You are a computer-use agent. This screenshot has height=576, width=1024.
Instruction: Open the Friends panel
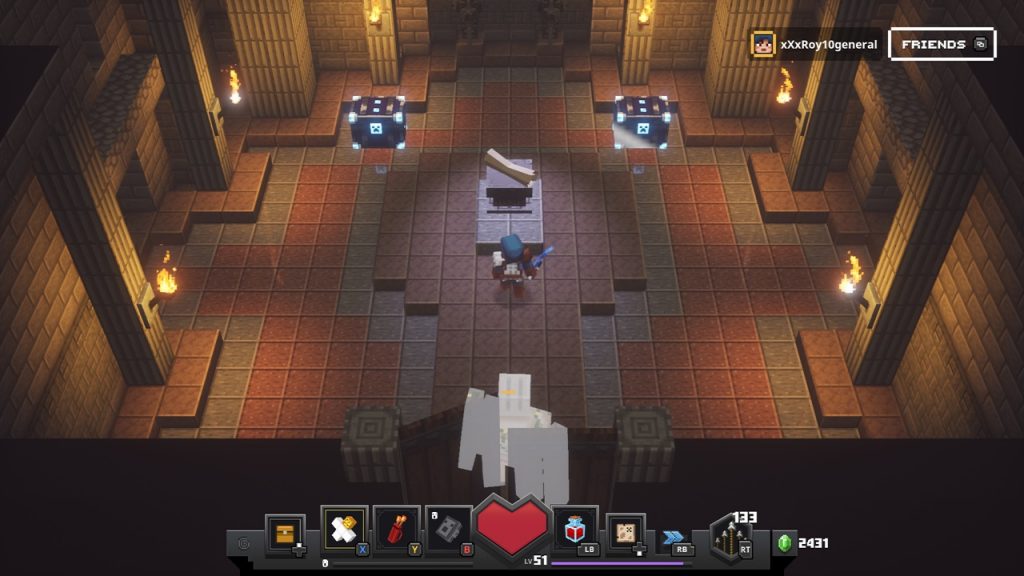click(x=941, y=44)
